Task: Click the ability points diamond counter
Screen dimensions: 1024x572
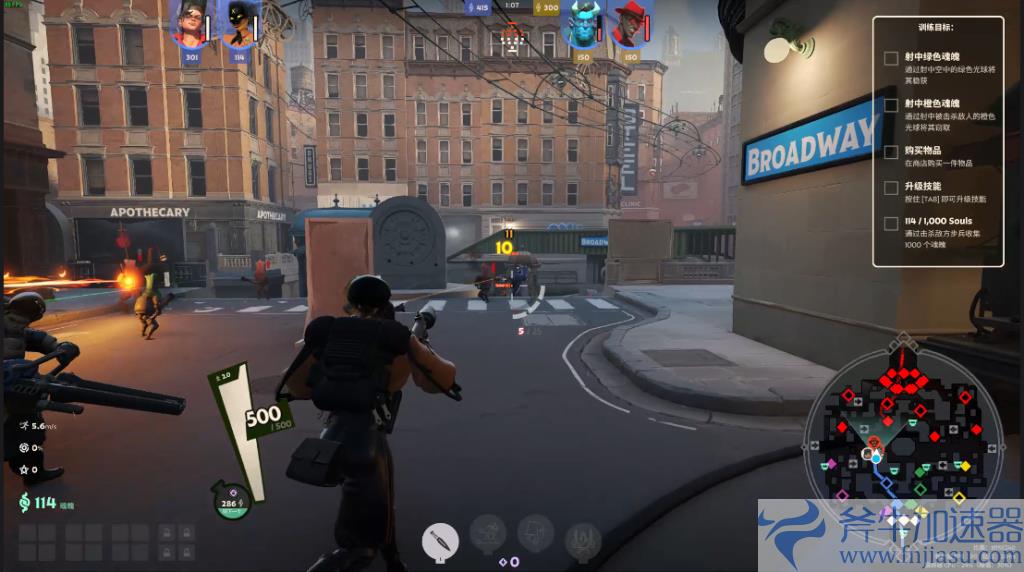Action: coord(509,562)
